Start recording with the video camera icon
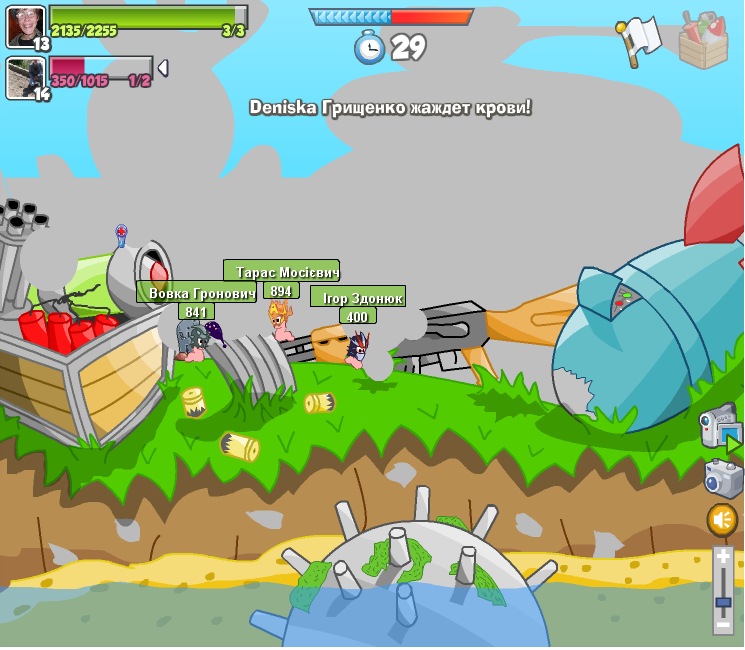The height and width of the screenshot is (650, 745). point(718,427)
